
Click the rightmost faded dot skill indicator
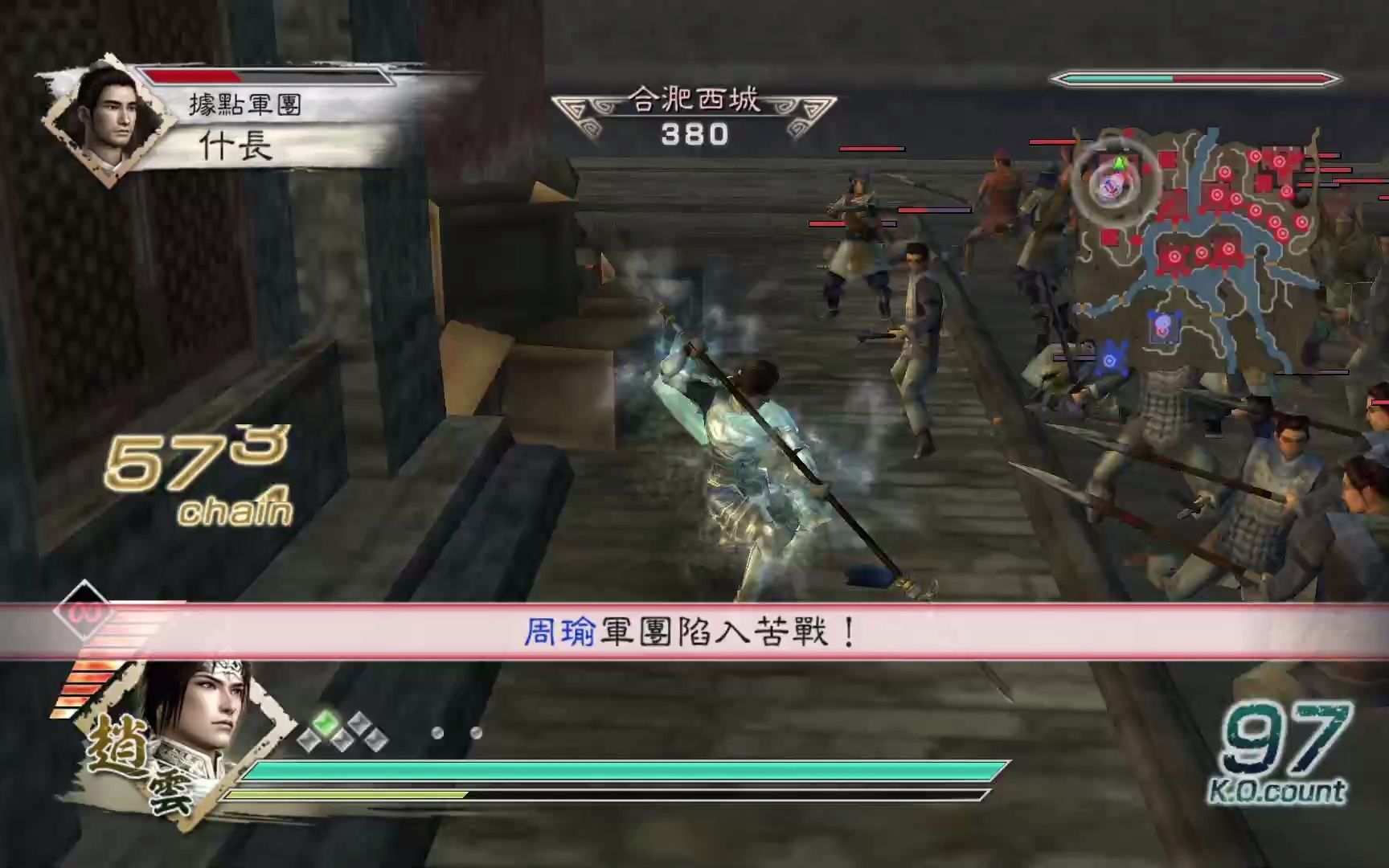(476, 734)
